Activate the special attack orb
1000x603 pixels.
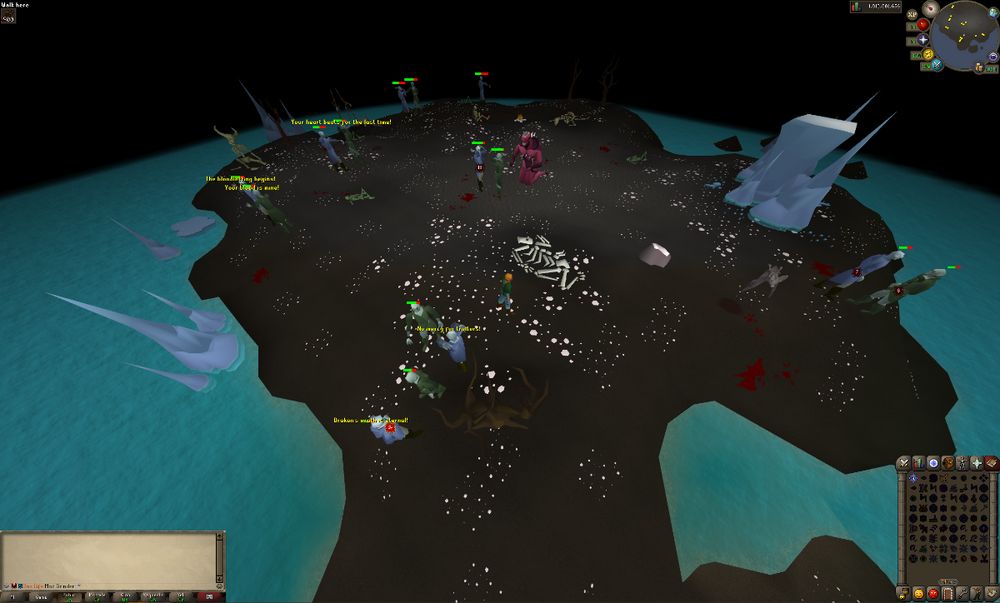[937, 65]
